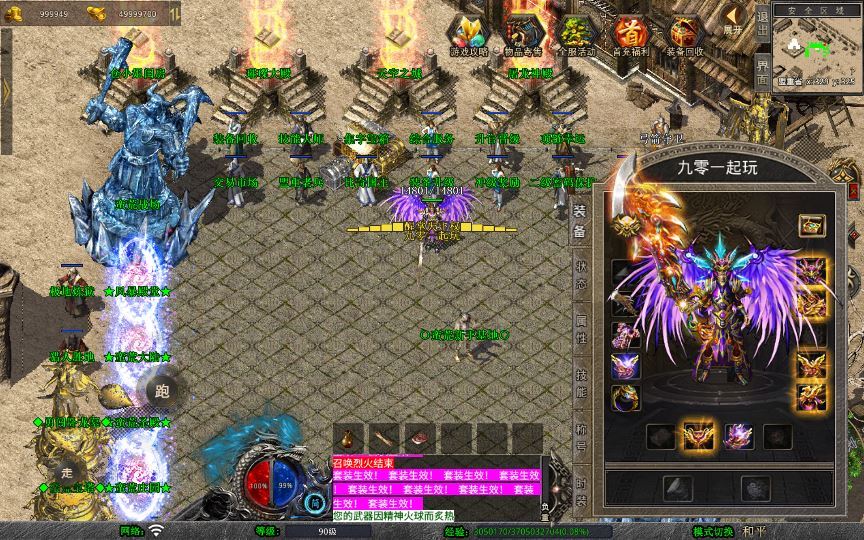This screenshot has height=540, width=864.
Task: Open the 装备回收 equipment recycling chest
Action: (684, 33)
